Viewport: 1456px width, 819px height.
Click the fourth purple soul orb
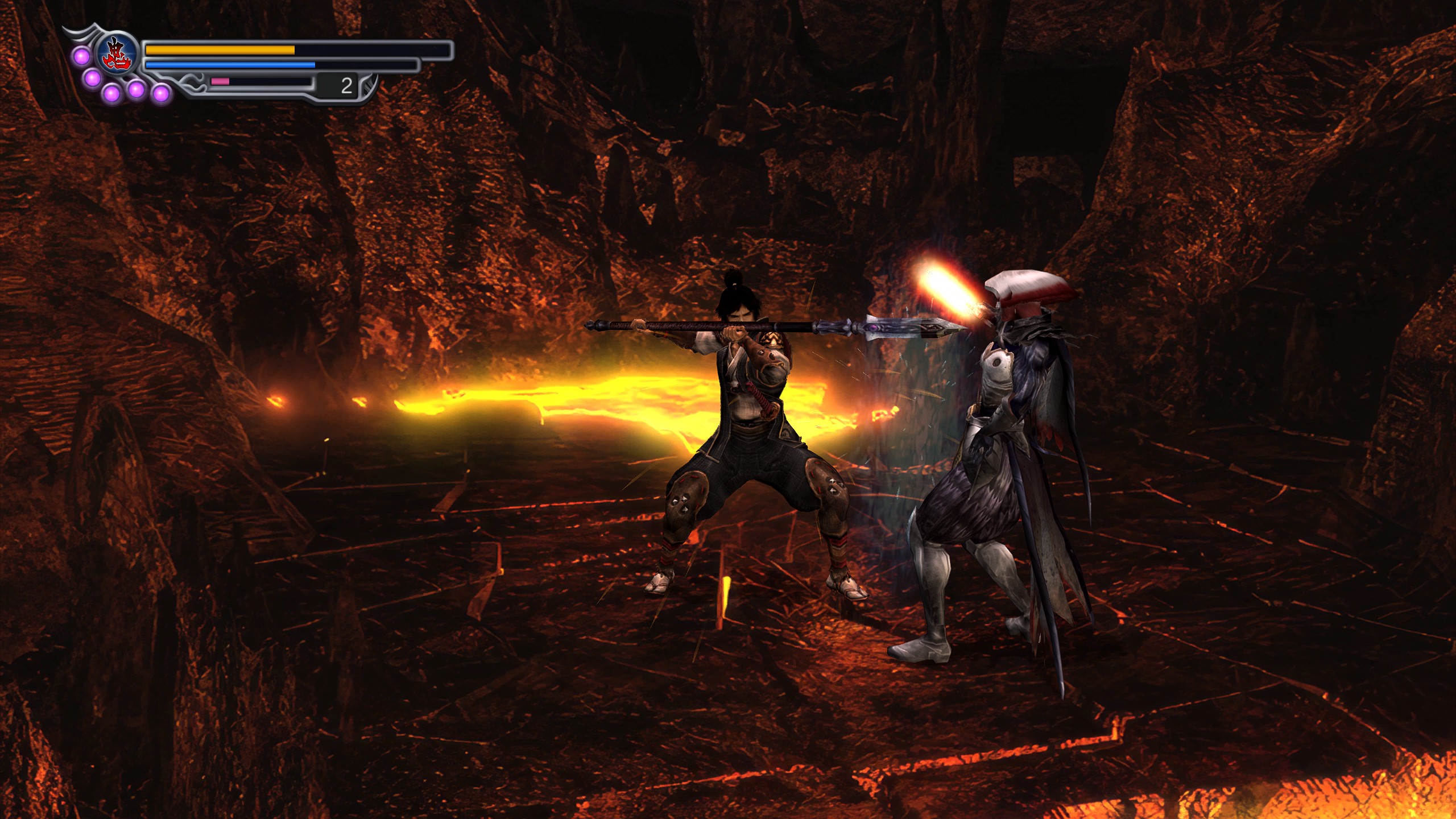pyautogui.click(x=135, y=91)
